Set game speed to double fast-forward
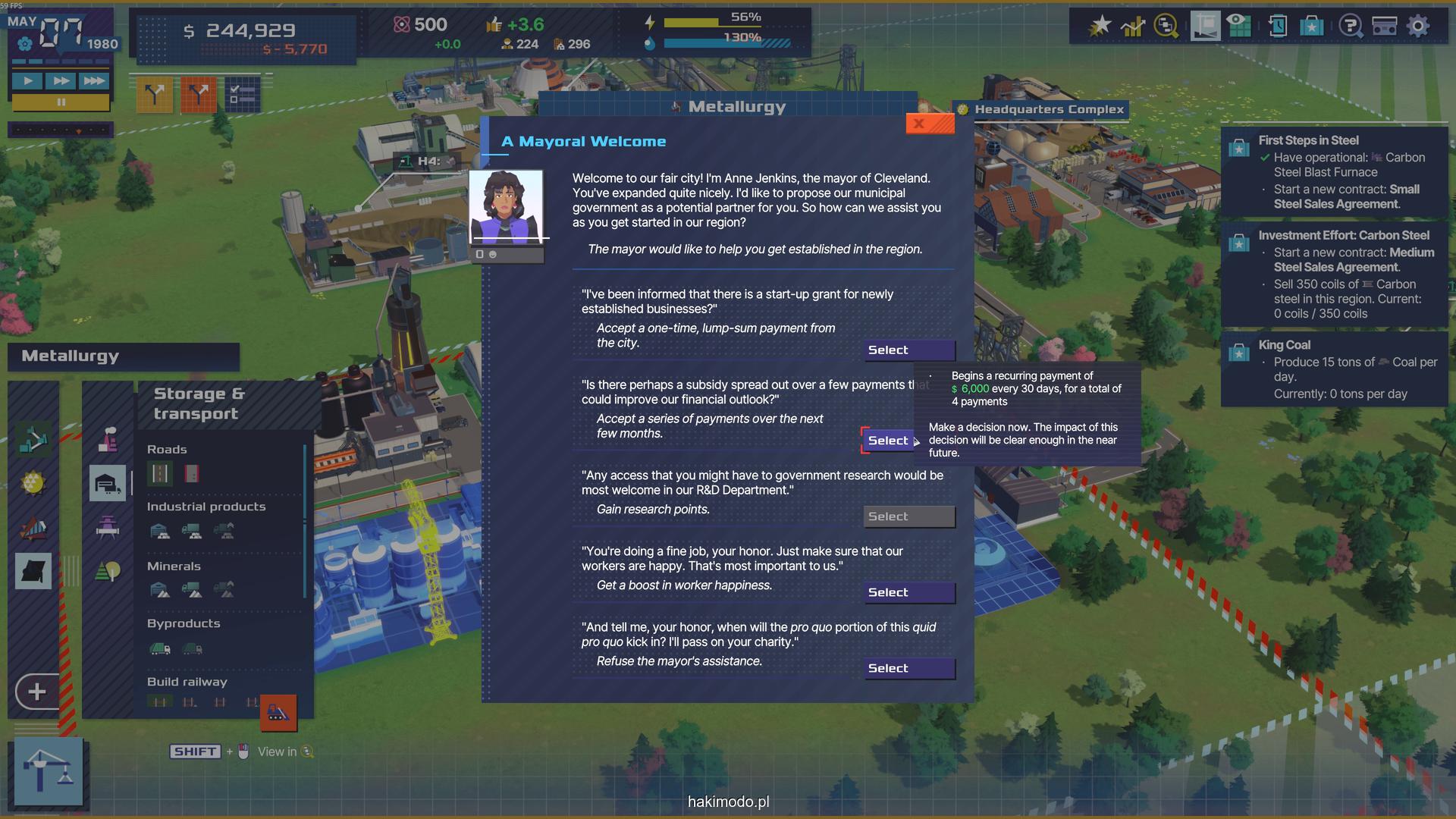 pyautogui.click(x=61, y=81)
